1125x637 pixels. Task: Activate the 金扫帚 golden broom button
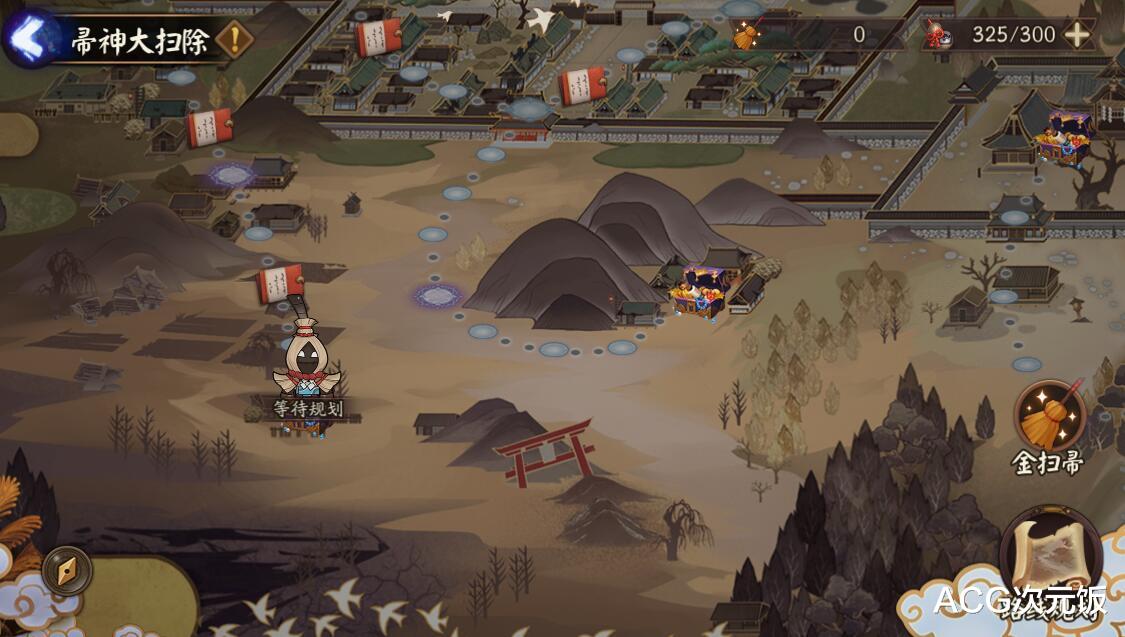(x=1050, y=418)
